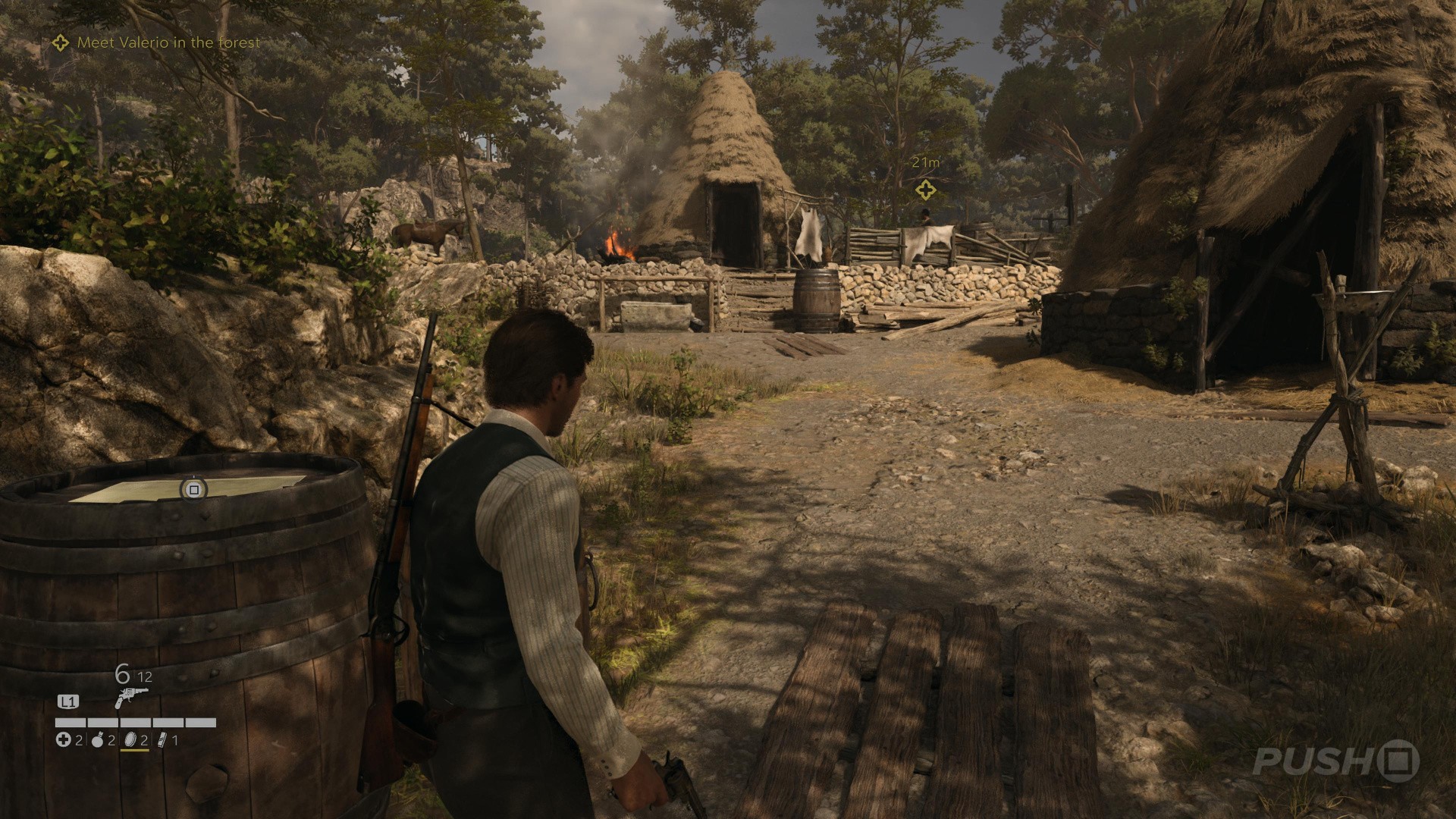Click the 21m objective waypoint marker
The width and height of the screenshot is (1456, 819).
(x=924, y=189)
